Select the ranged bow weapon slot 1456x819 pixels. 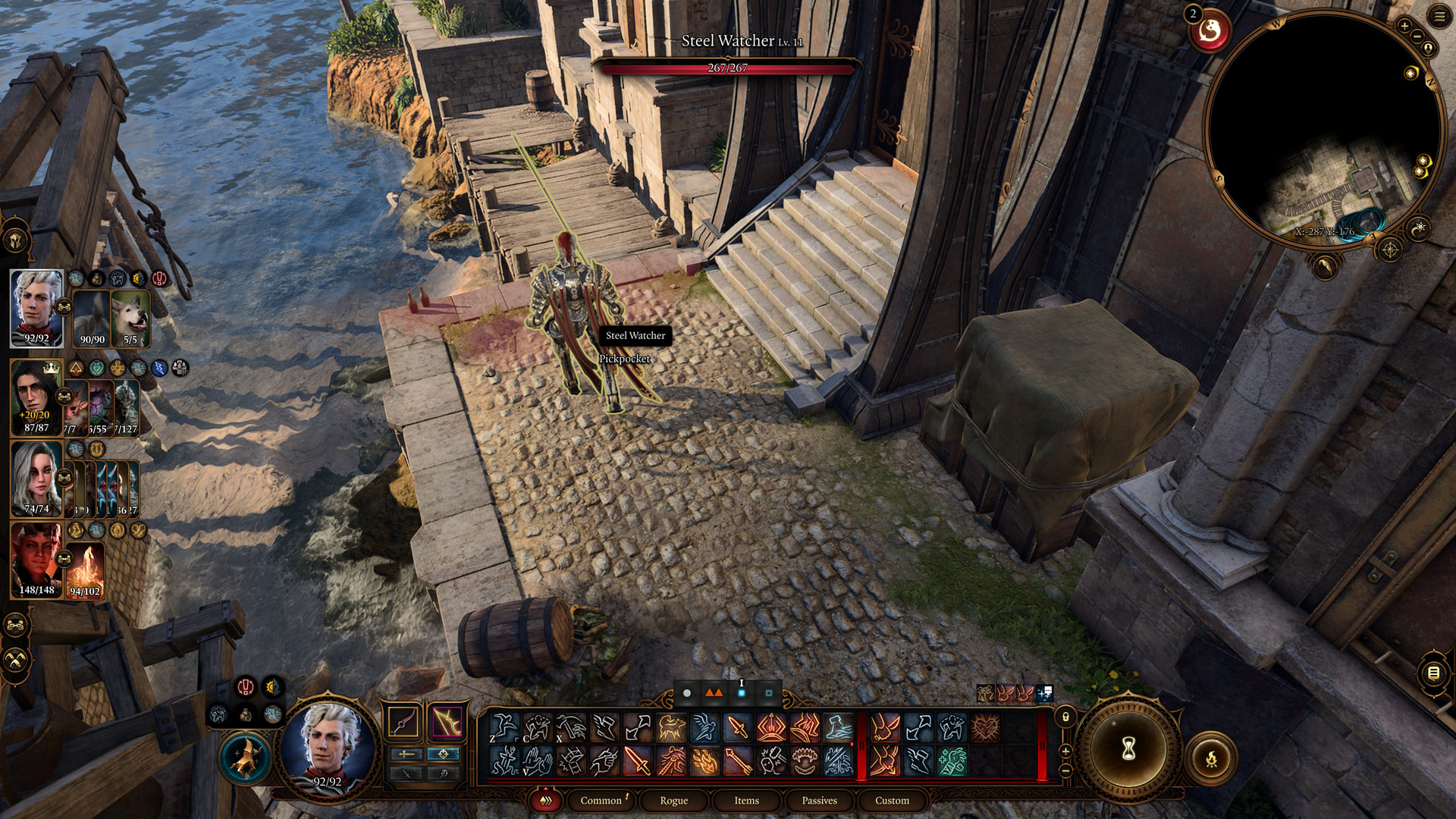(447, 722)
